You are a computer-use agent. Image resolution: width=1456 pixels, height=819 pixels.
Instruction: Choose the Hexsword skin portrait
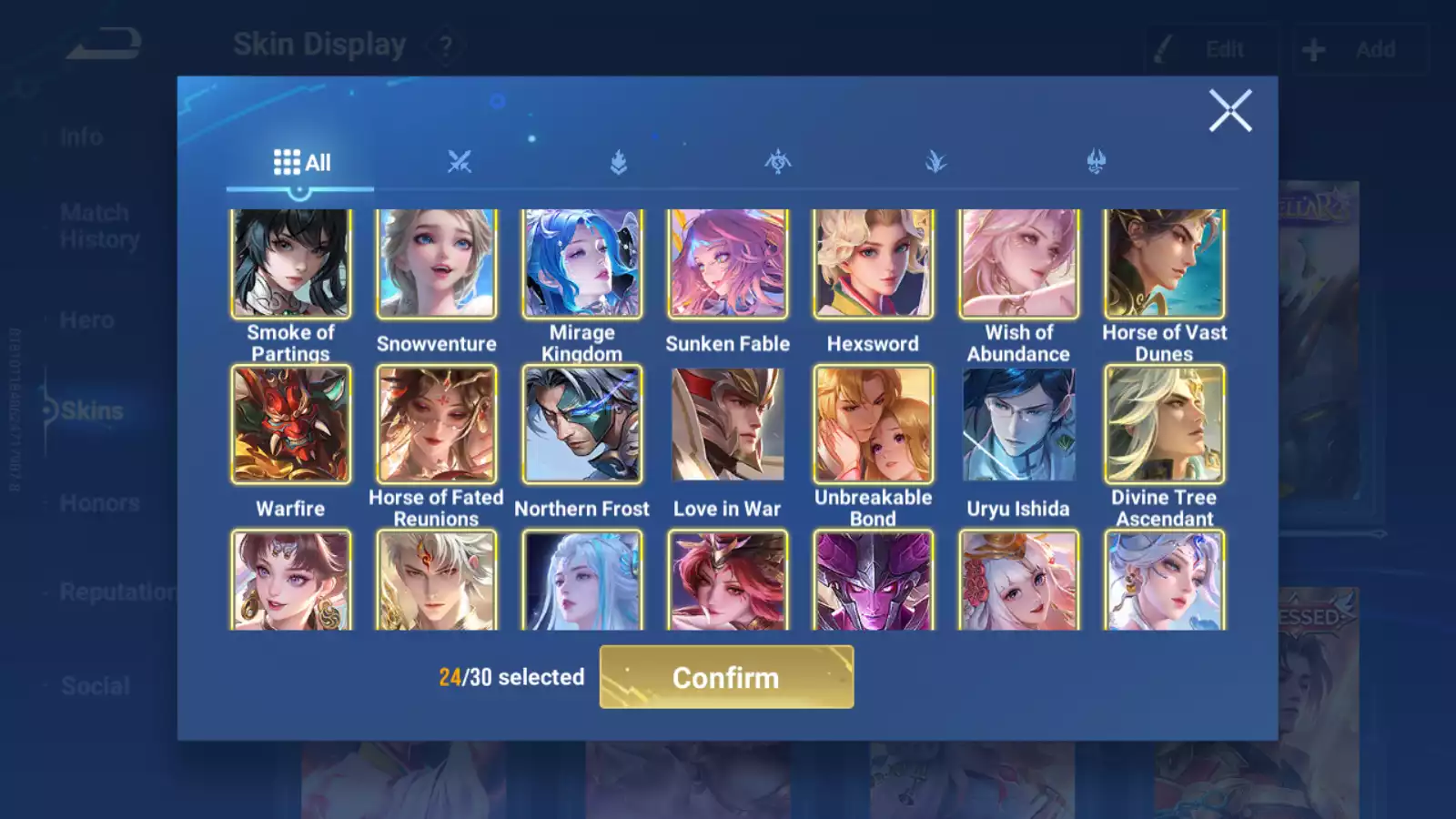(x=874, y=264)
